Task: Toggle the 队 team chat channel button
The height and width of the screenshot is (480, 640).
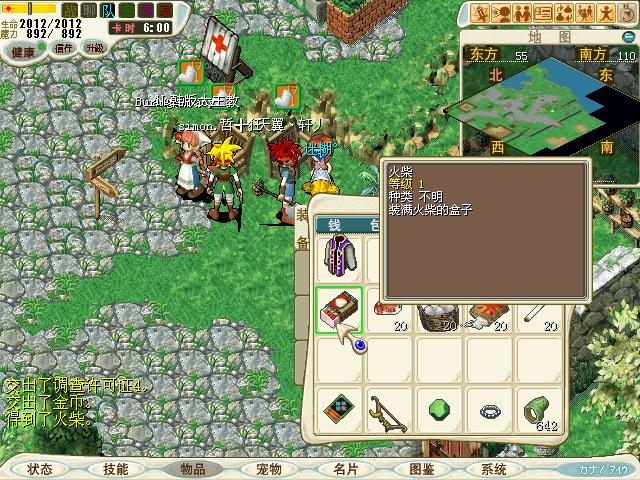Action: tap(107, 10)
